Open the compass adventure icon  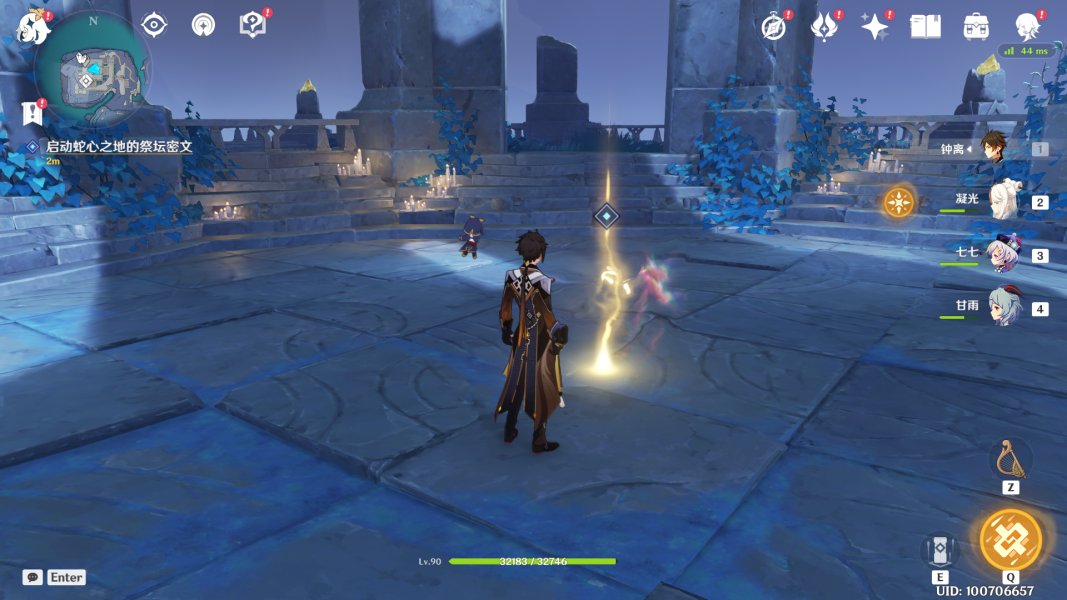pos(773,27)
